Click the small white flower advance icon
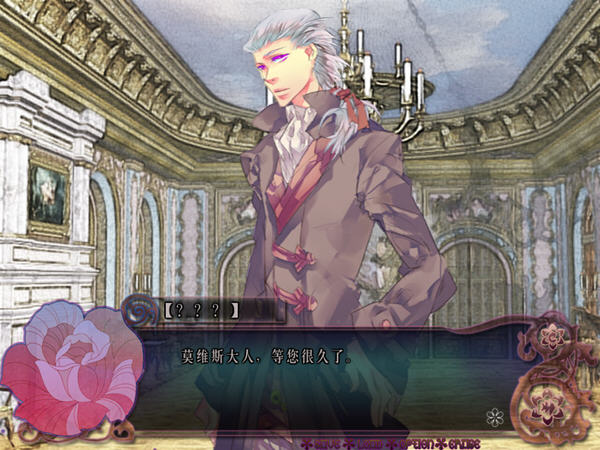This screenshot has width=600, height=450. [492, 417]
